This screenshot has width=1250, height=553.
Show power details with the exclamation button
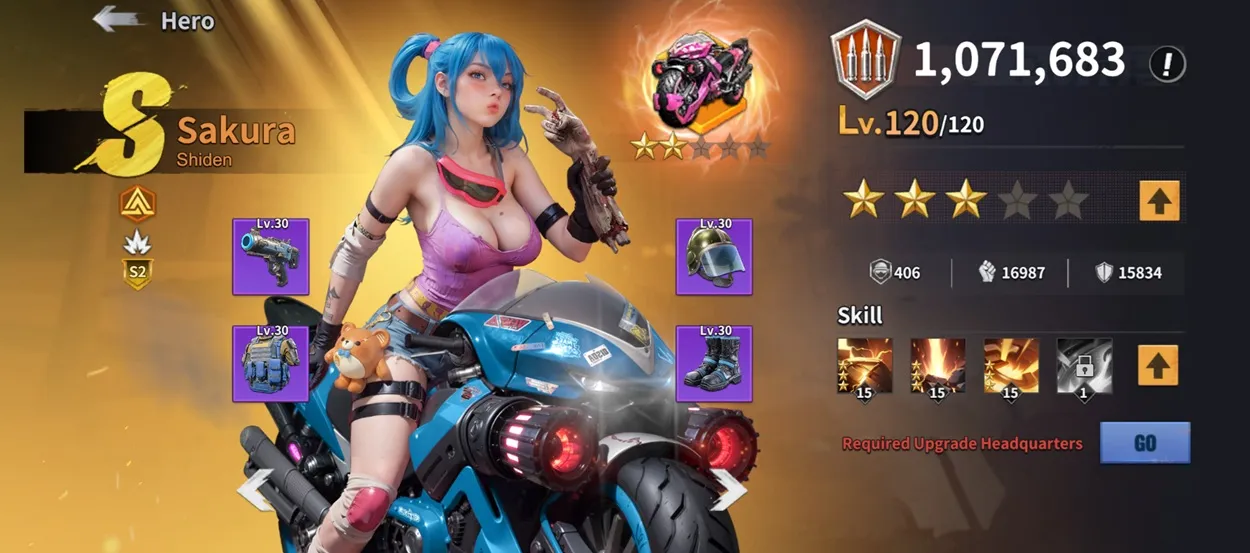tap(1167, 64)
